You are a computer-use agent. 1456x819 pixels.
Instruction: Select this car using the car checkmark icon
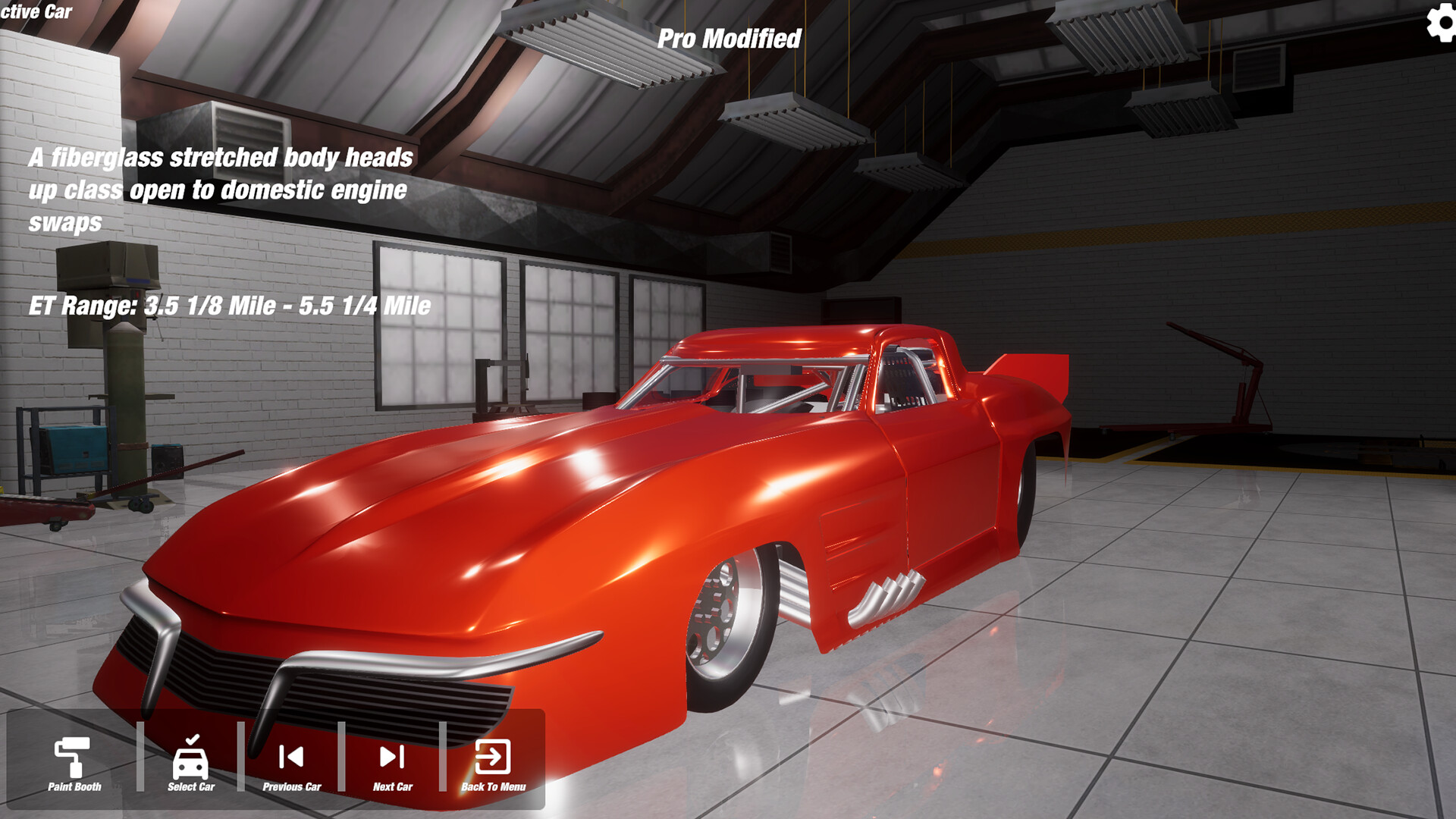tap(192, 757)
